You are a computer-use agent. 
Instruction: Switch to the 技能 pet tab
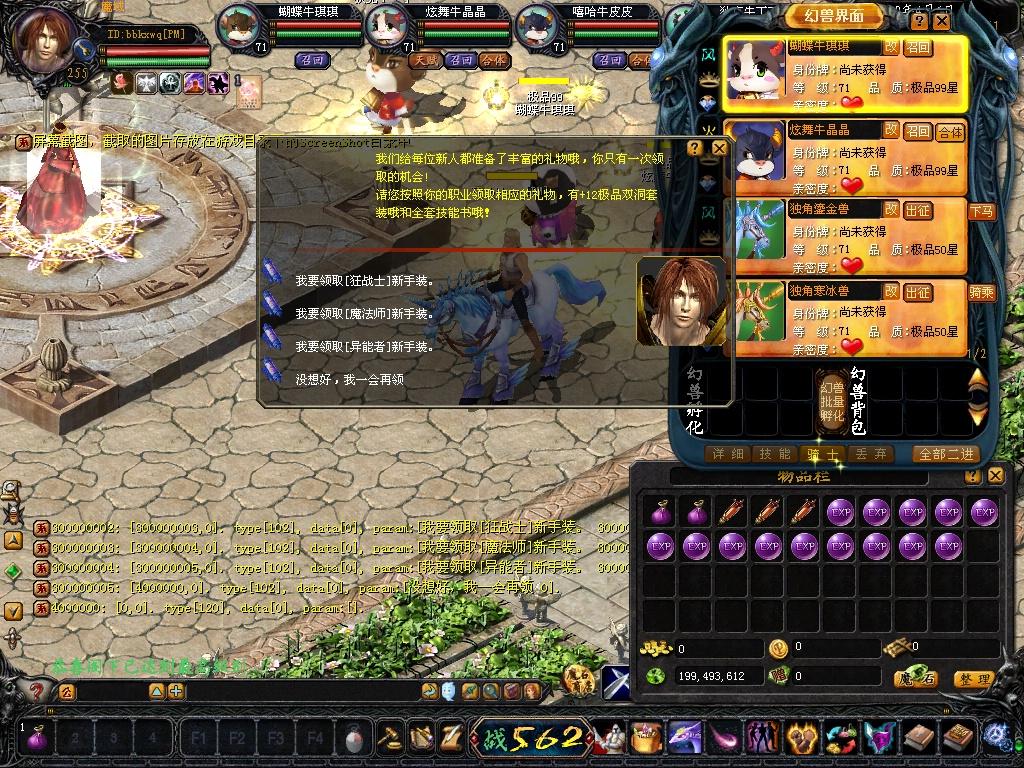775,454
